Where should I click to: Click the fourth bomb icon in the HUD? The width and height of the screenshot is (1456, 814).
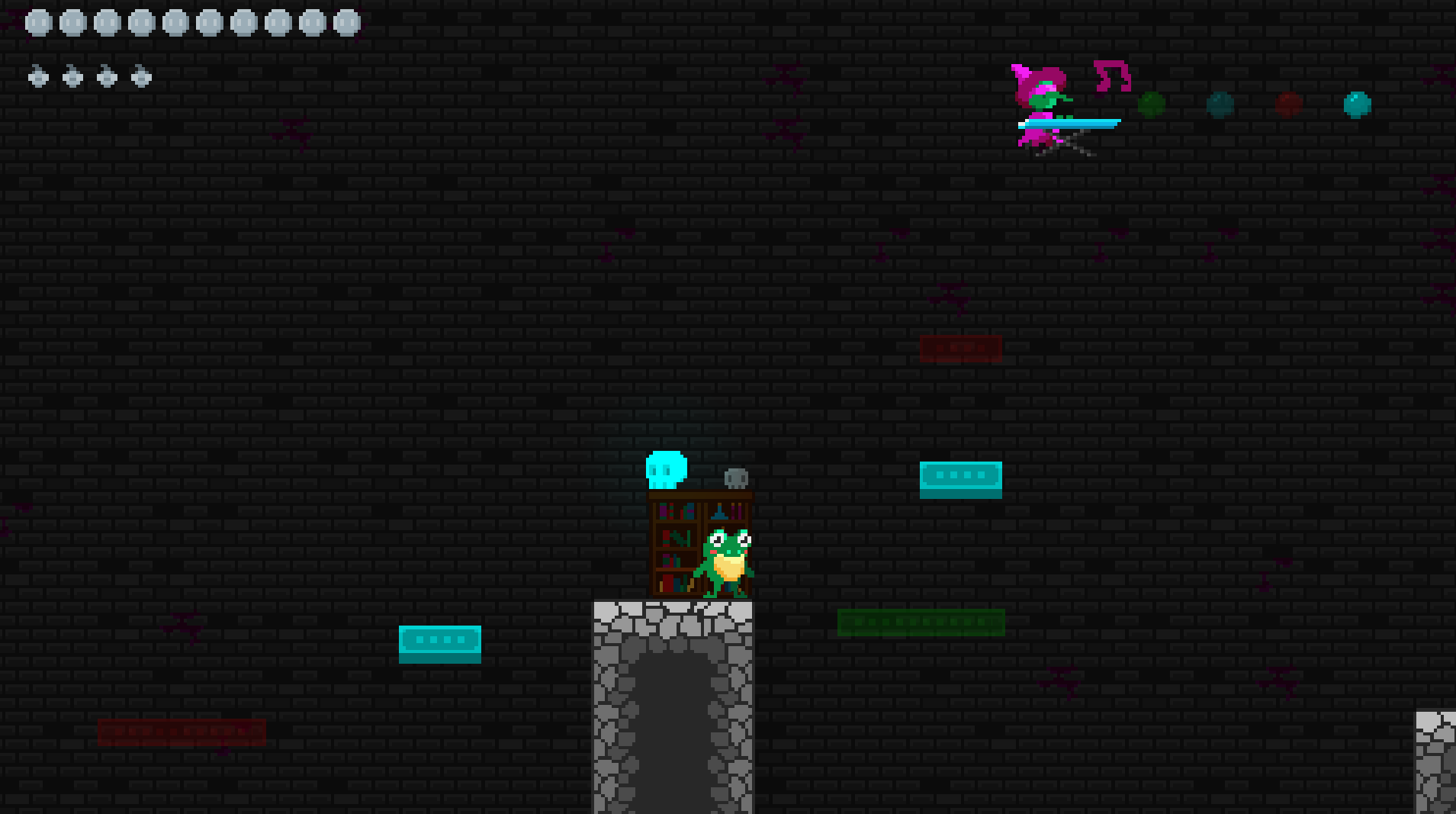pos(139,77)
